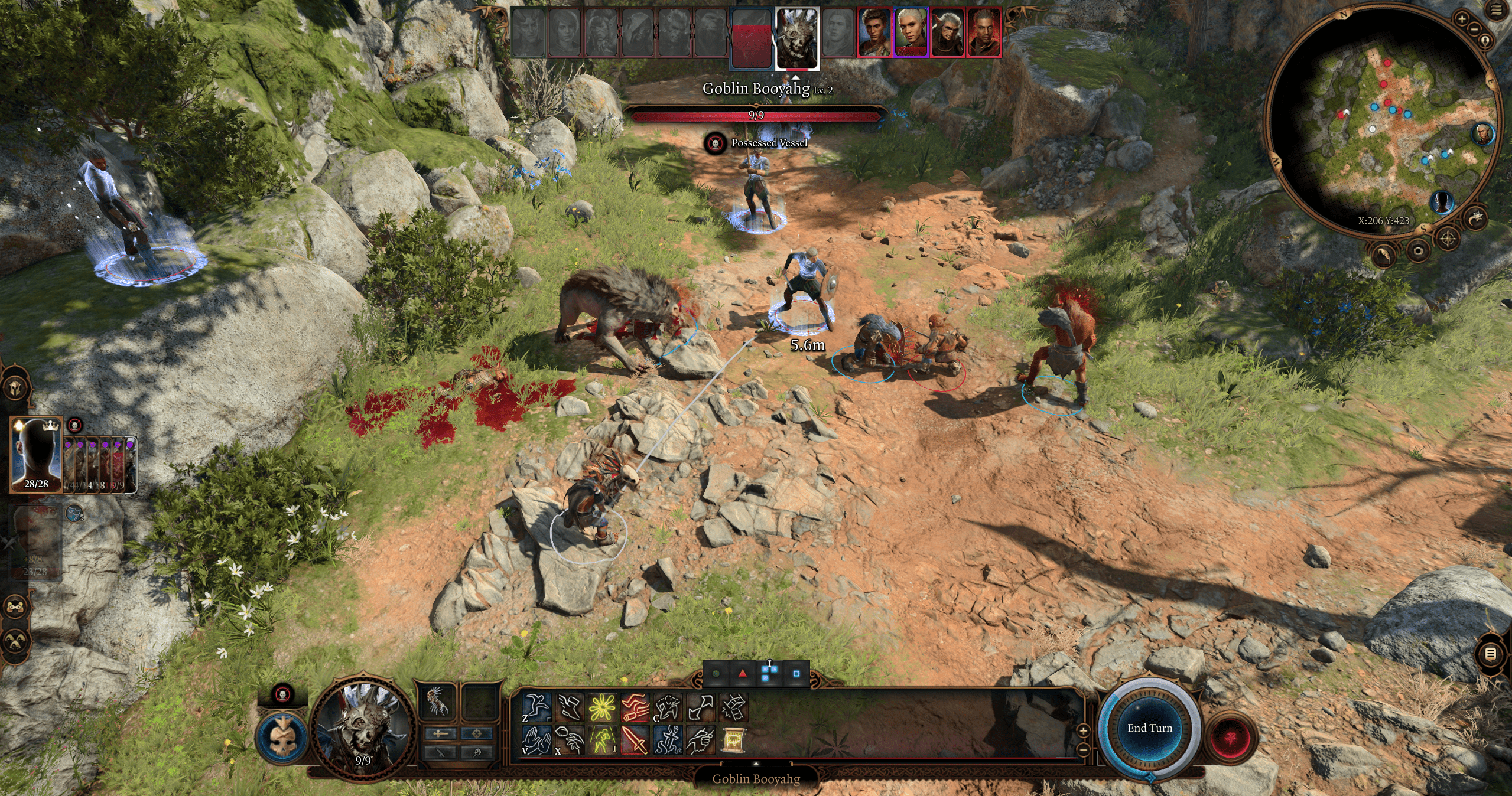This screenshot has height=796, width=1512.
Task: Switch to the red triangle hotbar tab
Action: (x=742, y=674)
